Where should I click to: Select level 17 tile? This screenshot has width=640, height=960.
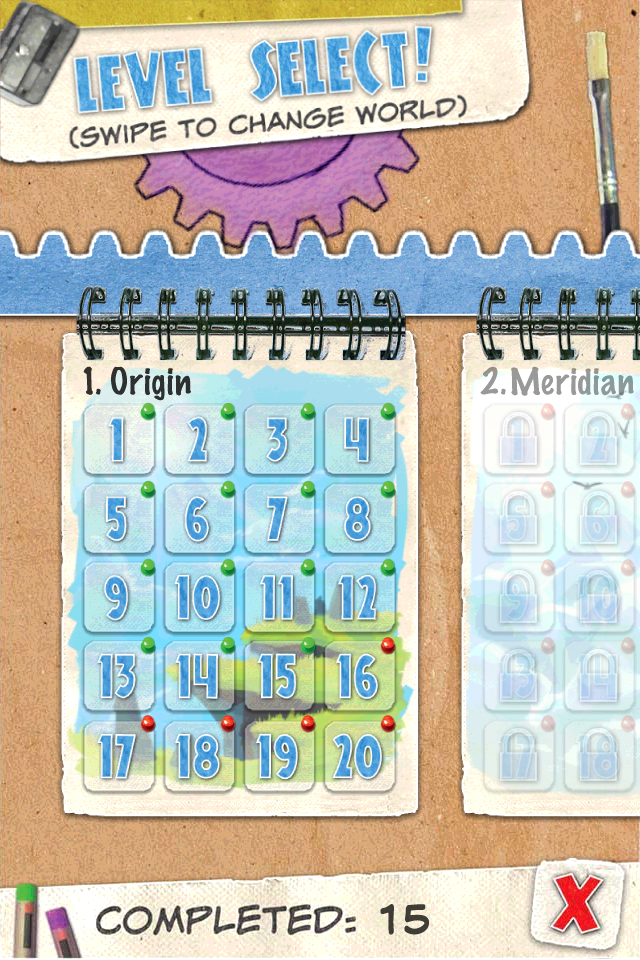click(x=118, y=757)
